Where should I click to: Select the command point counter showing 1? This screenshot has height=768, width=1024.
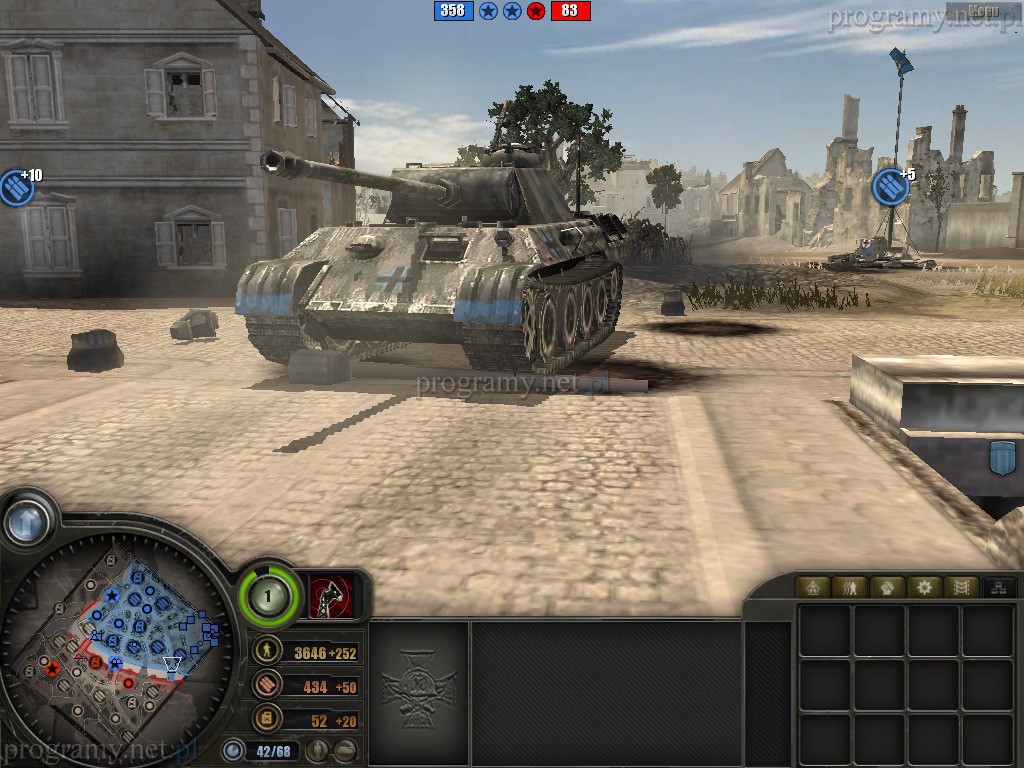point(268,597)
